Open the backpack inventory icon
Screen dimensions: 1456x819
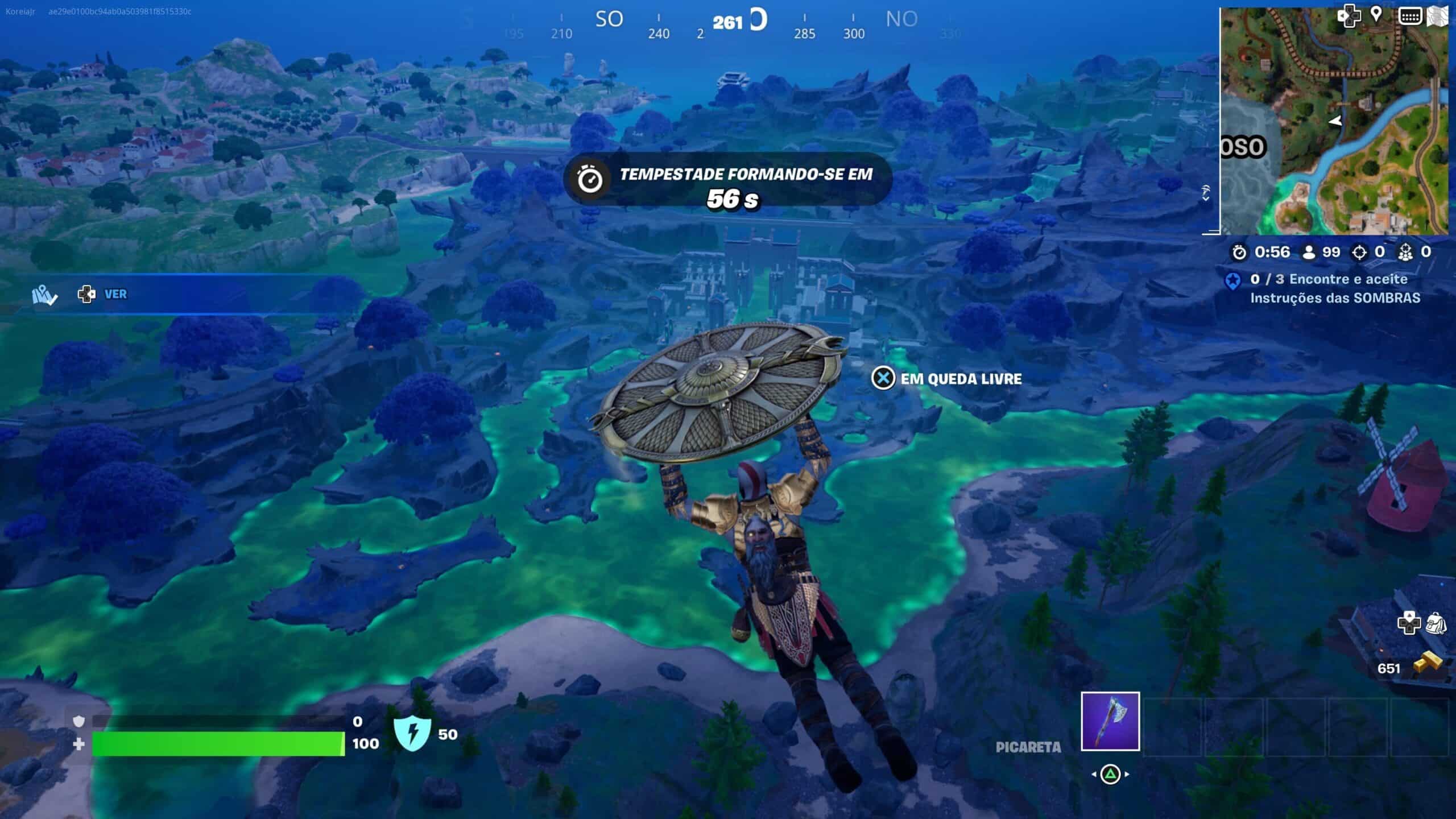click(x=1436, y=623)
